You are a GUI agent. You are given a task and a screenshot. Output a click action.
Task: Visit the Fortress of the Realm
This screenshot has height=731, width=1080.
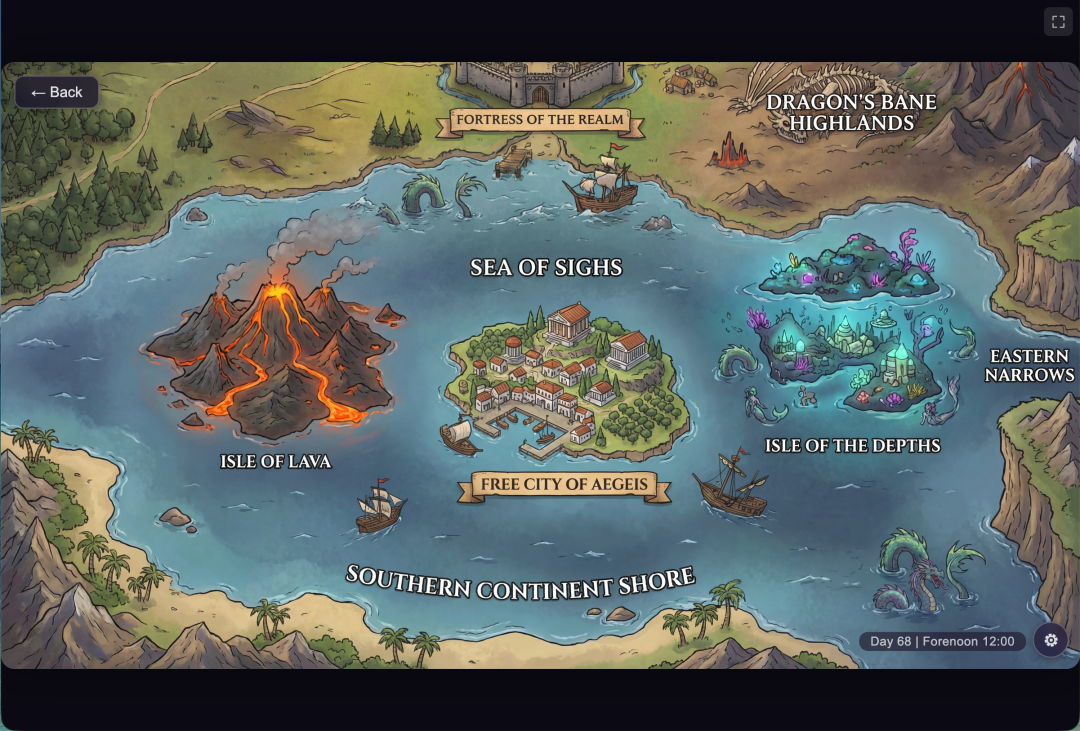click(x=539, y=120)
